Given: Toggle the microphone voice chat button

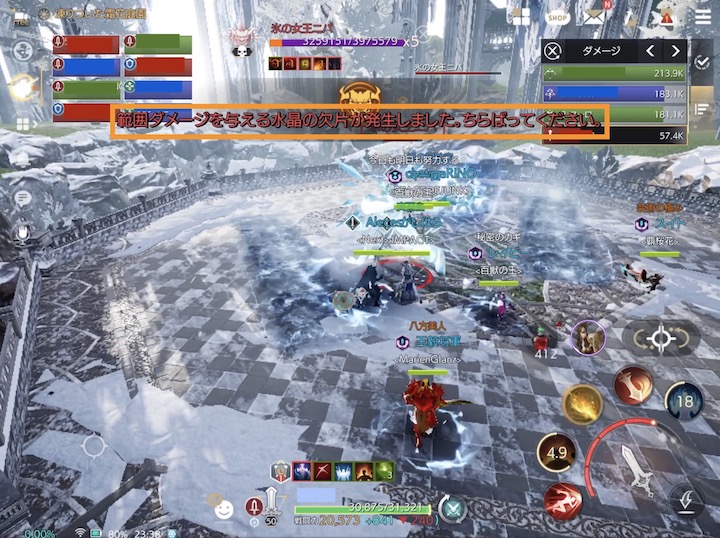Looking at the screenshot, I should click(x=22, y=232).
